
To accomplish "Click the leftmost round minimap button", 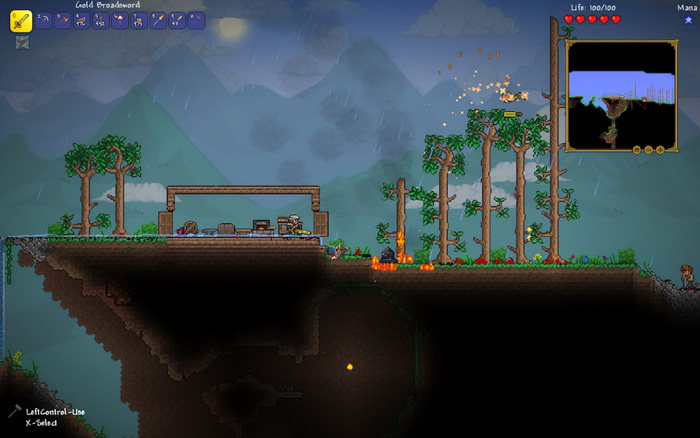I will pos(635,150).
